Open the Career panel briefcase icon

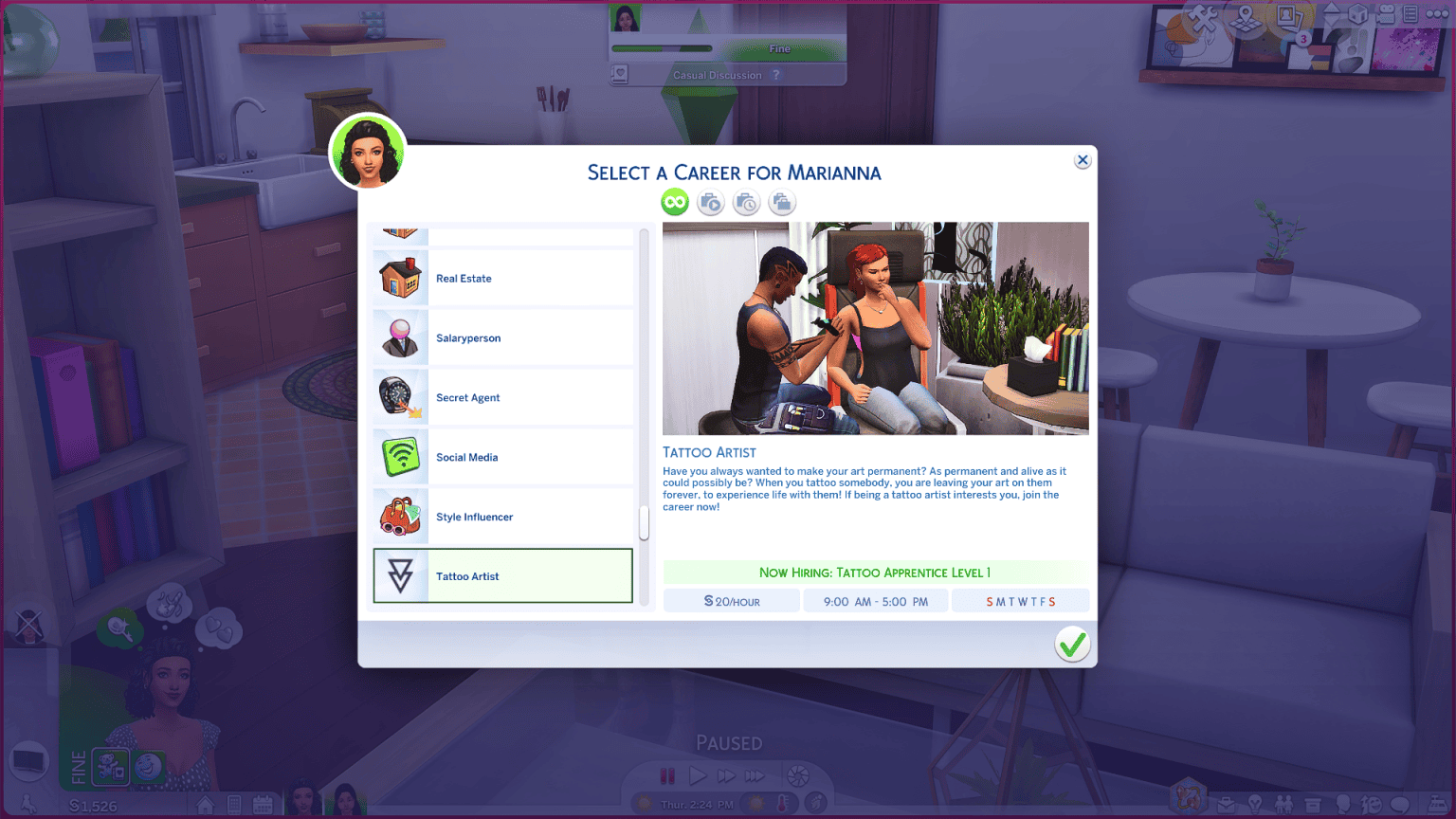tap(1226, 804)
